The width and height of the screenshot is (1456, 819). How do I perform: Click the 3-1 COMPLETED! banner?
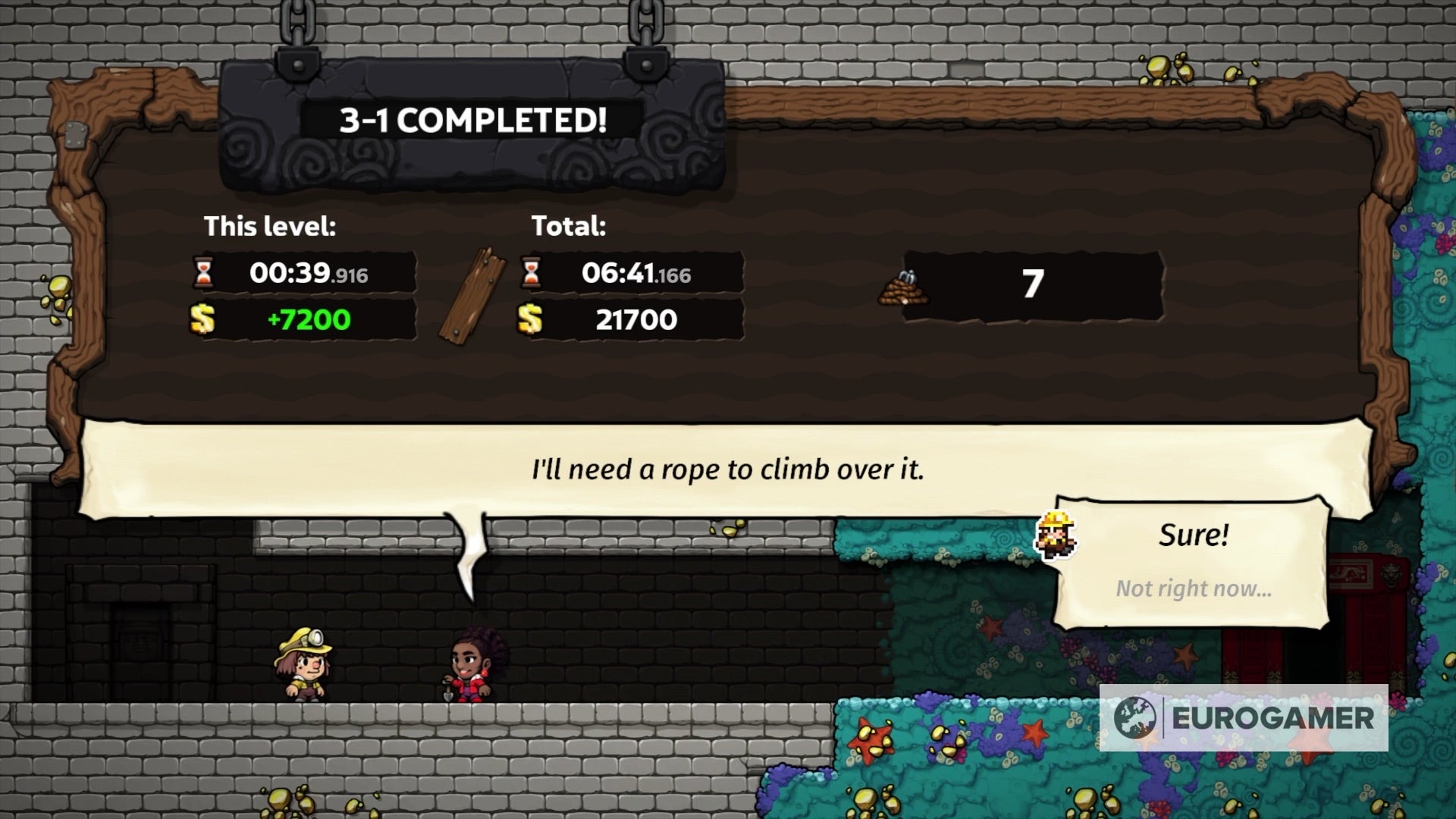pos(472,118)
